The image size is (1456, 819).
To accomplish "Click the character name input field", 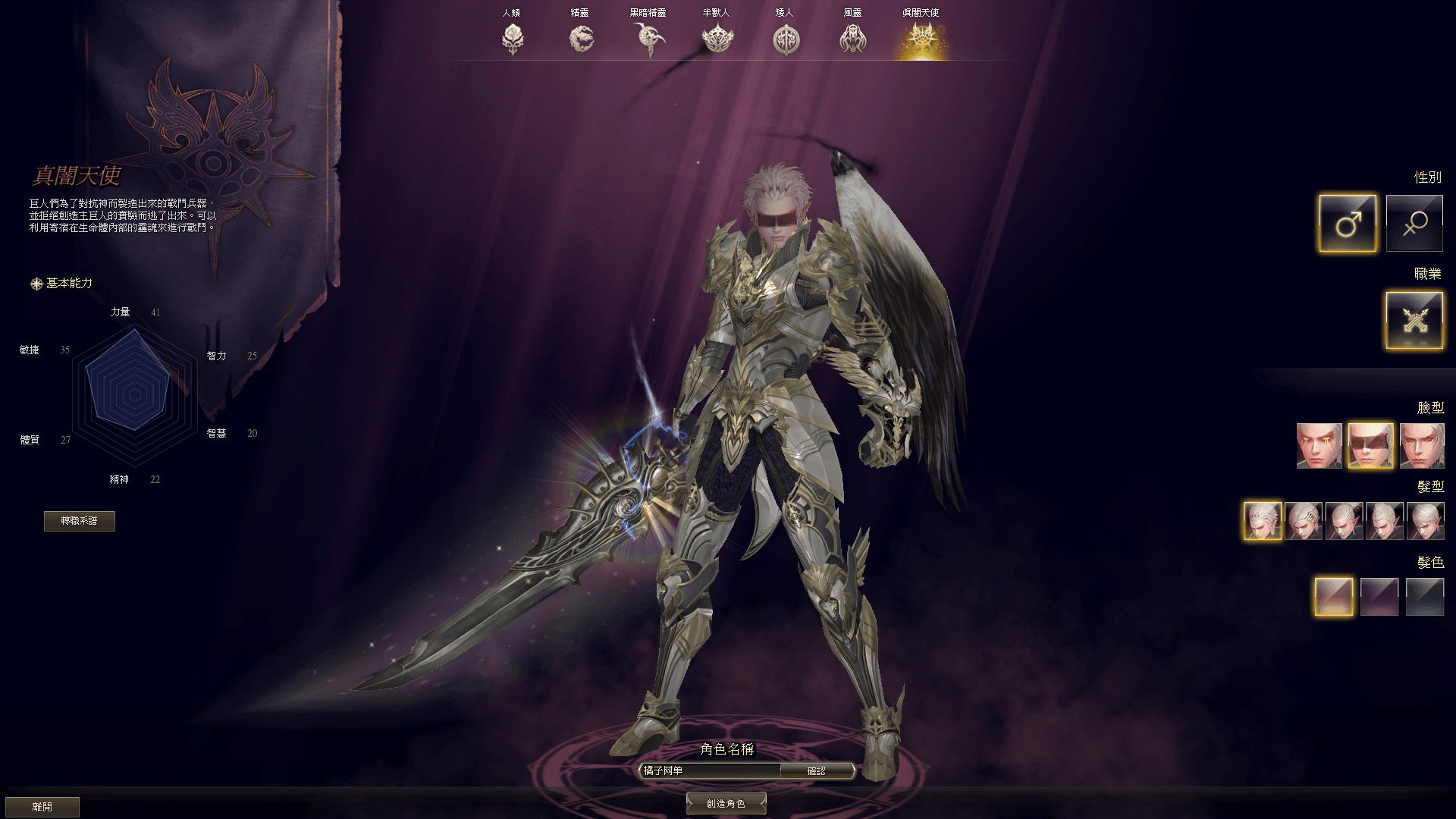I will click(x=709, y=770).
